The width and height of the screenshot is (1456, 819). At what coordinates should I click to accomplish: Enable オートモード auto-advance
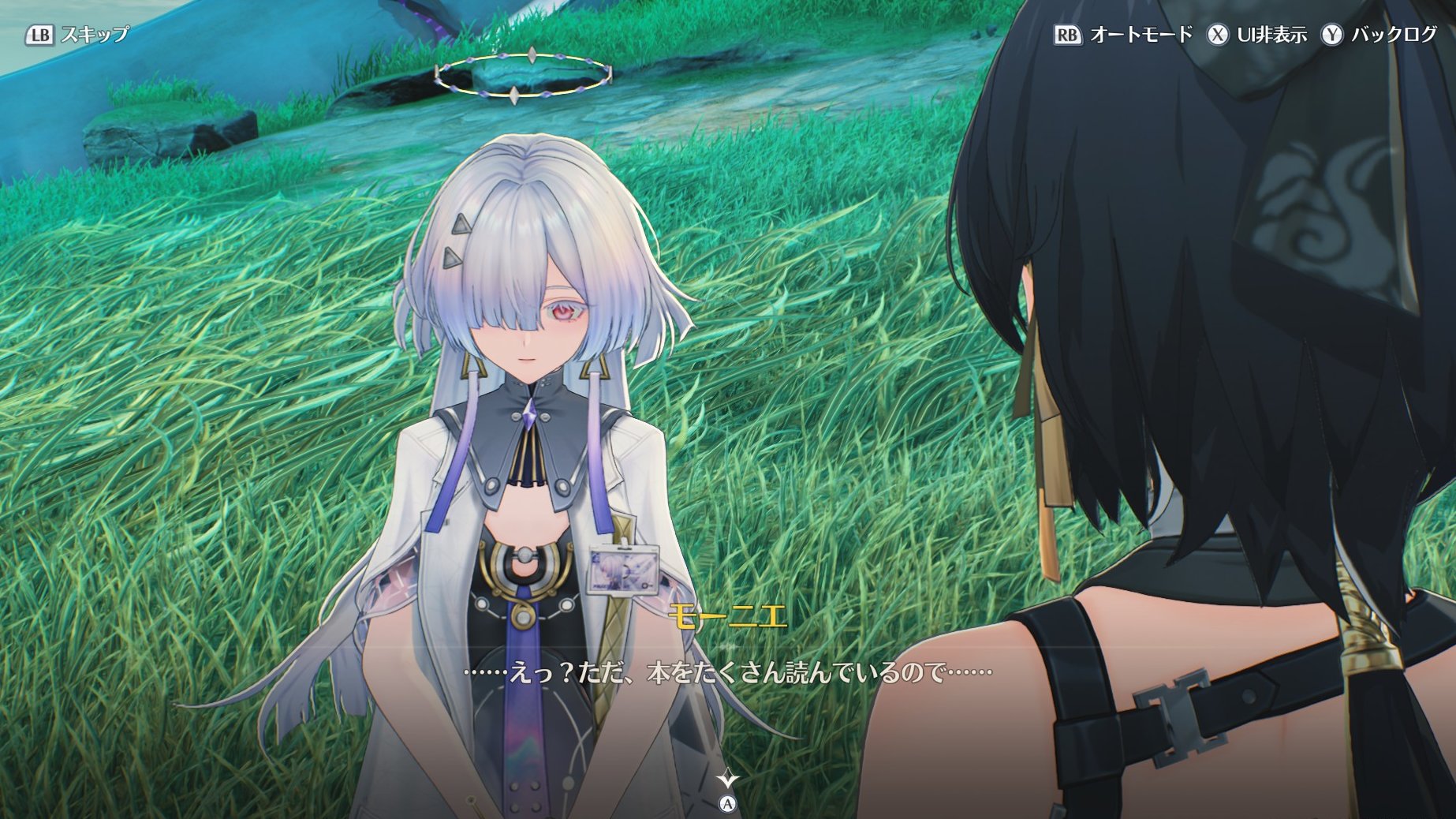1124,35
